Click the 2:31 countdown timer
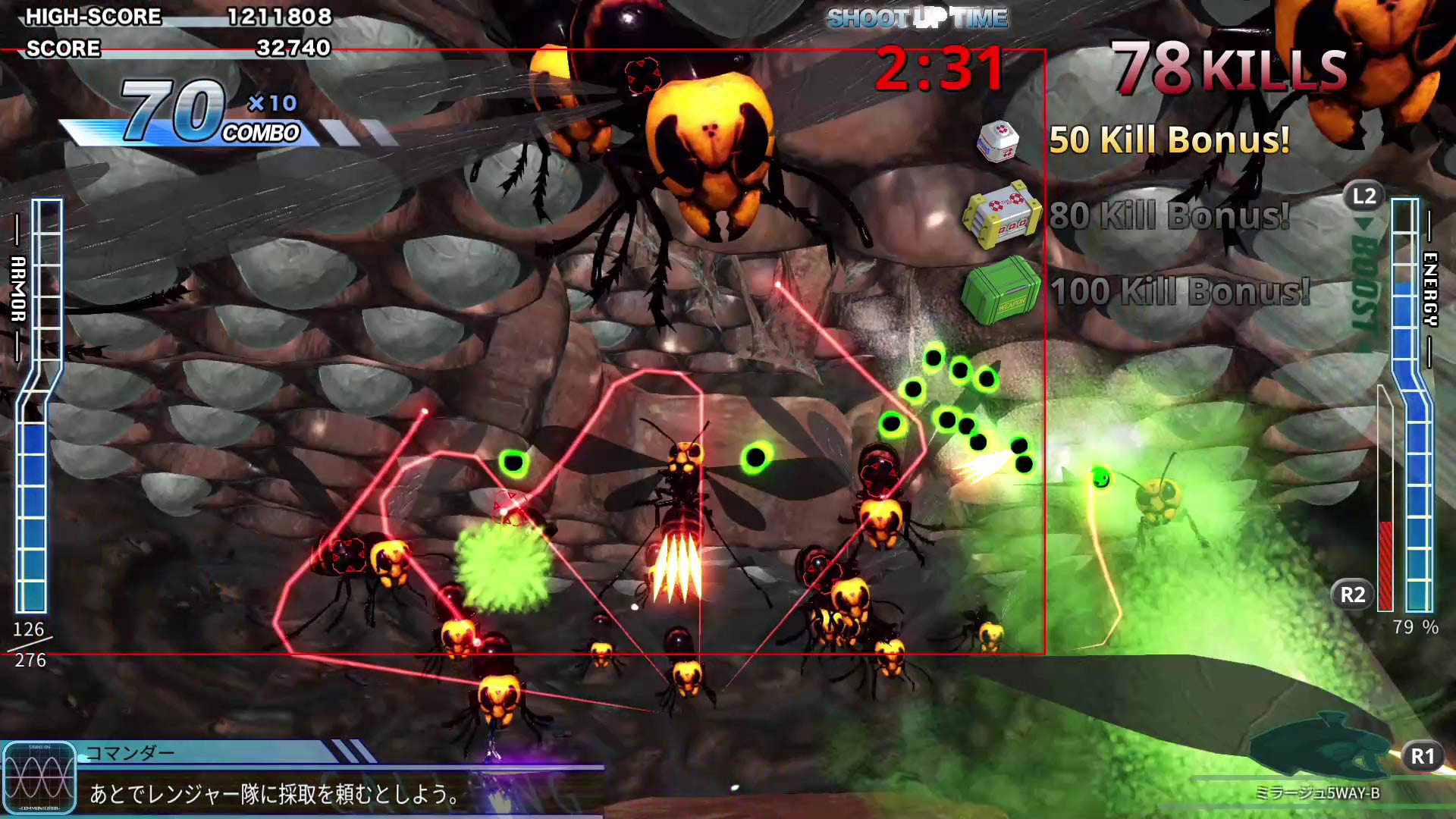The image size is (1456, 819). click(x=940, y=67)
